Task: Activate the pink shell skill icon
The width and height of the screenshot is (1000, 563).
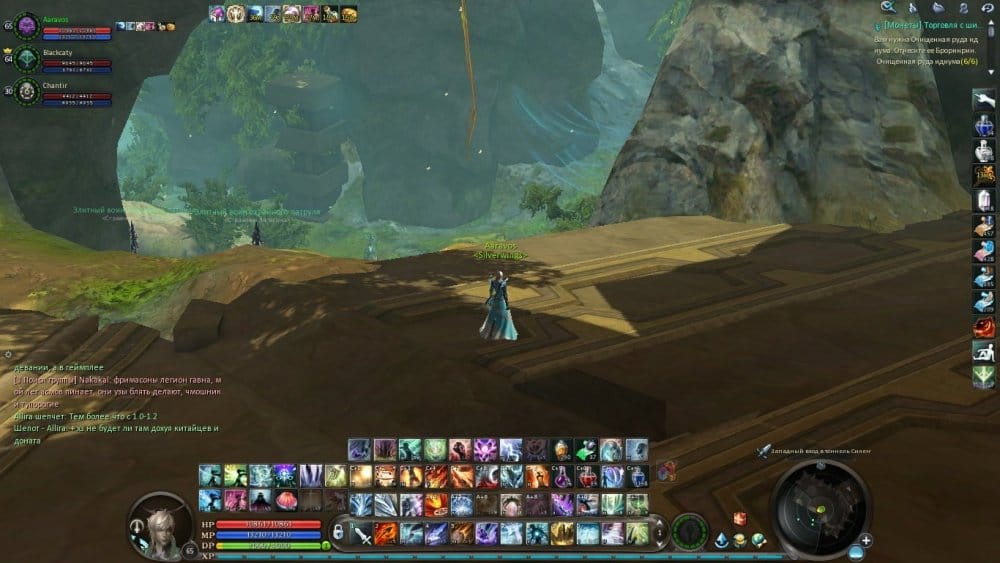Action: pos(286,500)
